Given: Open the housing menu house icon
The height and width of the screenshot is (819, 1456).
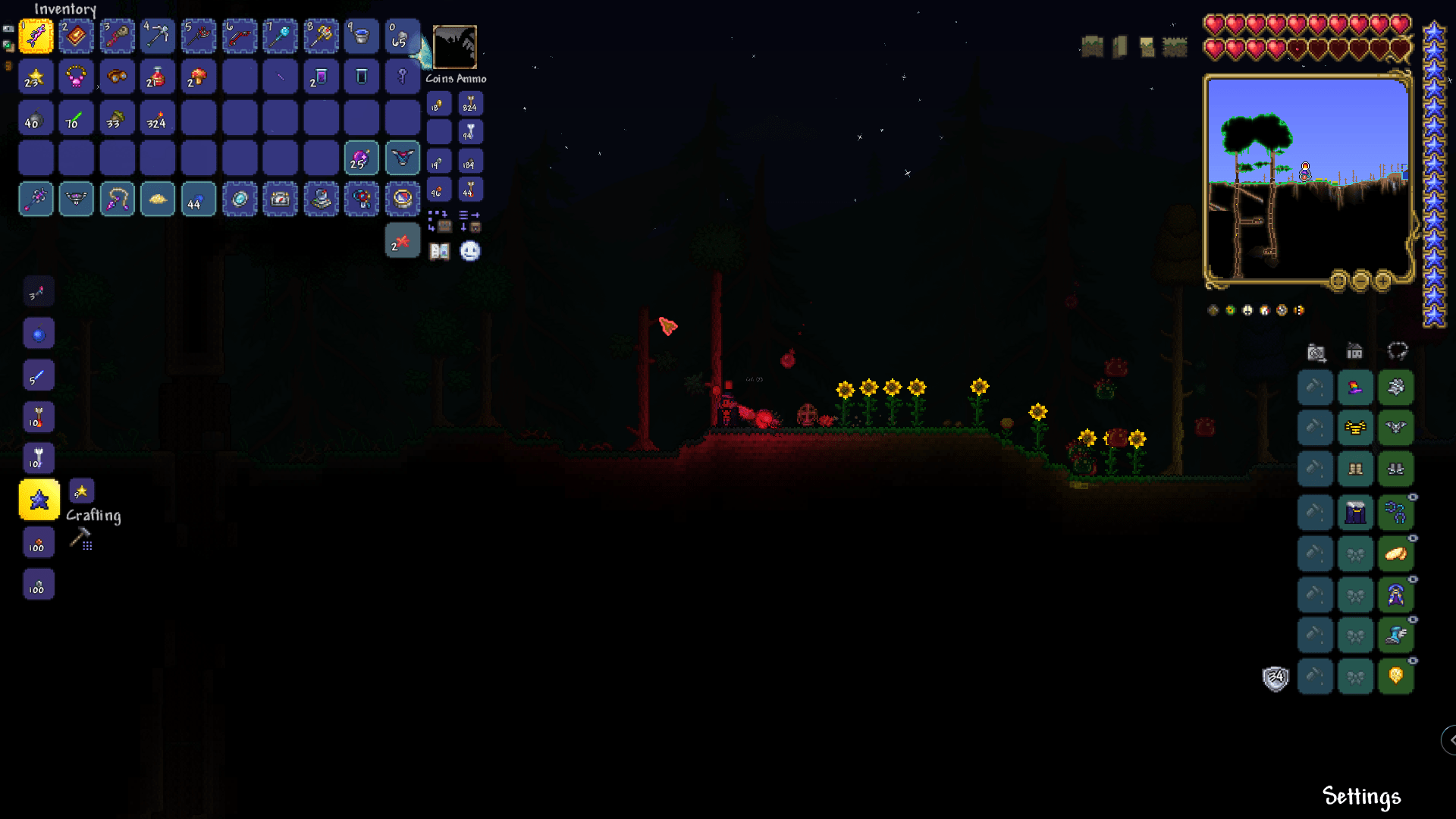Looking at the screenshot, I should pyautogui.click(x=1357, y=352).
